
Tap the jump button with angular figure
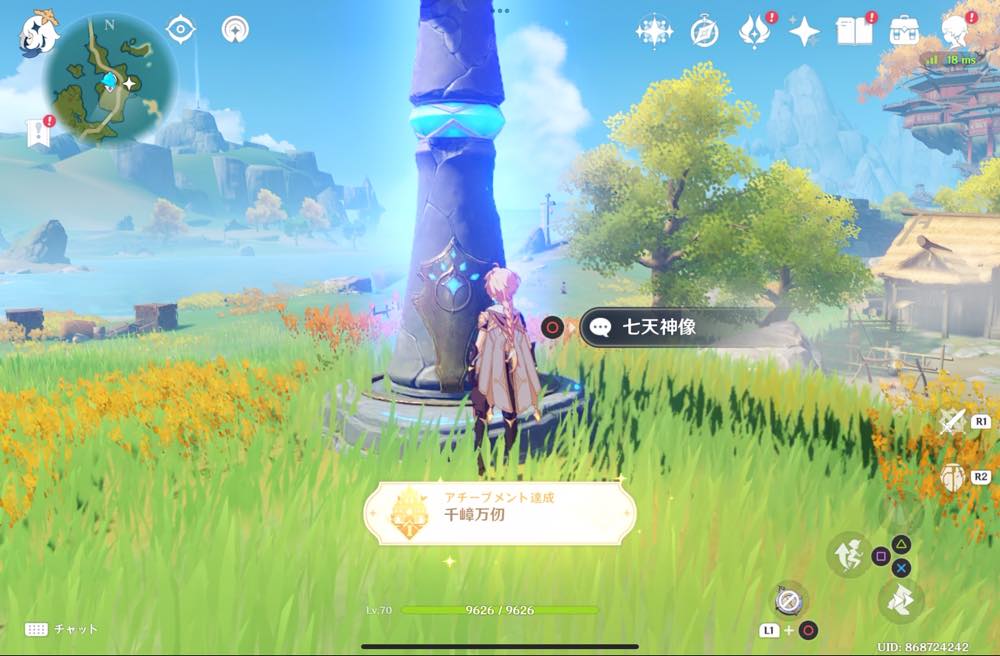click(899, 601)
